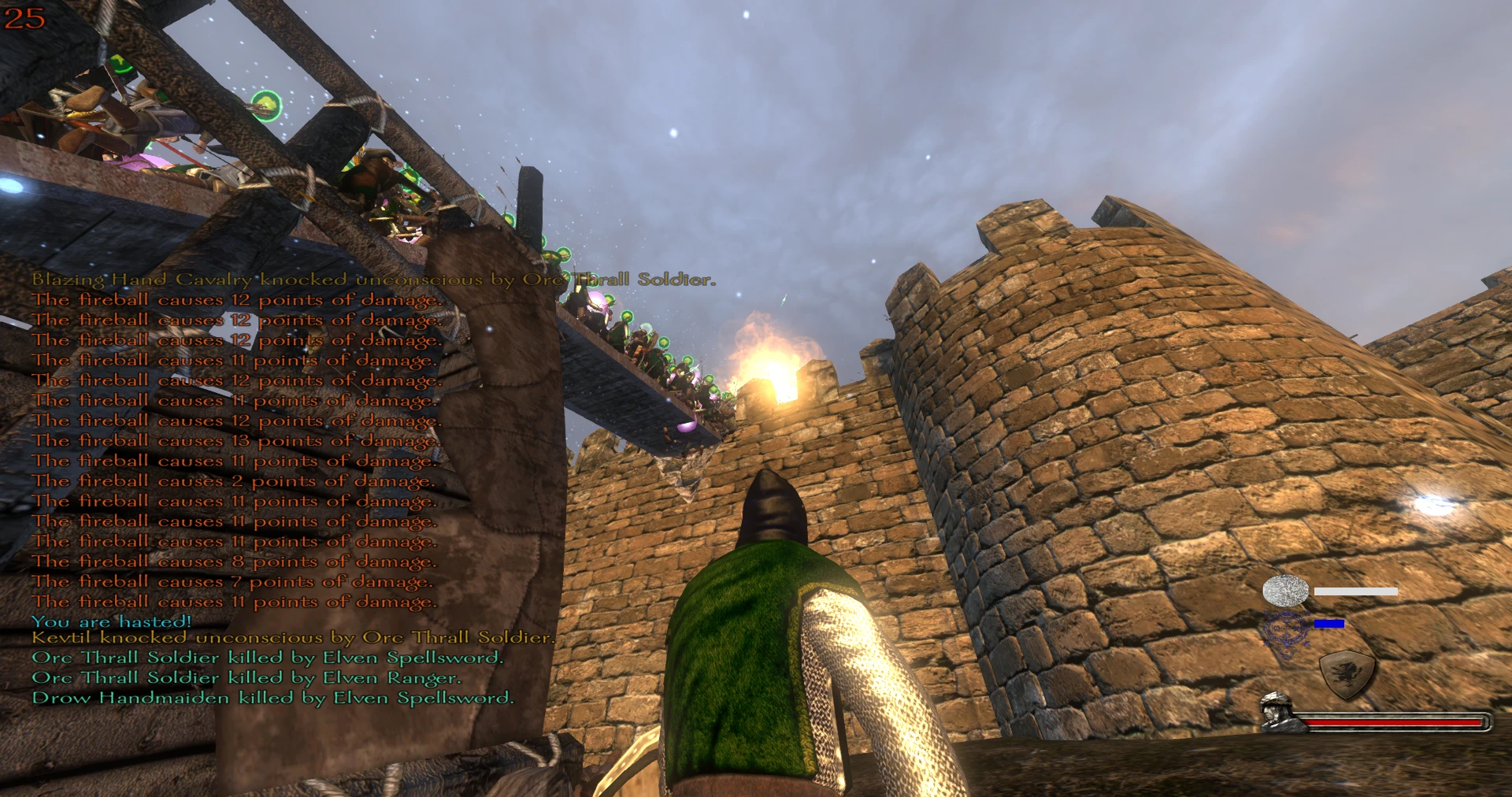This screenshot has height=797, width=1512.
Task: Select the purple magic rune circle icon
Action: point(1284,630)
